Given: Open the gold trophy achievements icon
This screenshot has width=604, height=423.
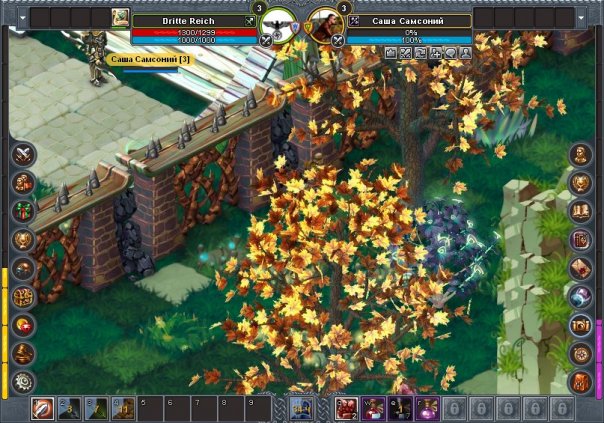Looking at the screenshot, I should tap(23, 239).
